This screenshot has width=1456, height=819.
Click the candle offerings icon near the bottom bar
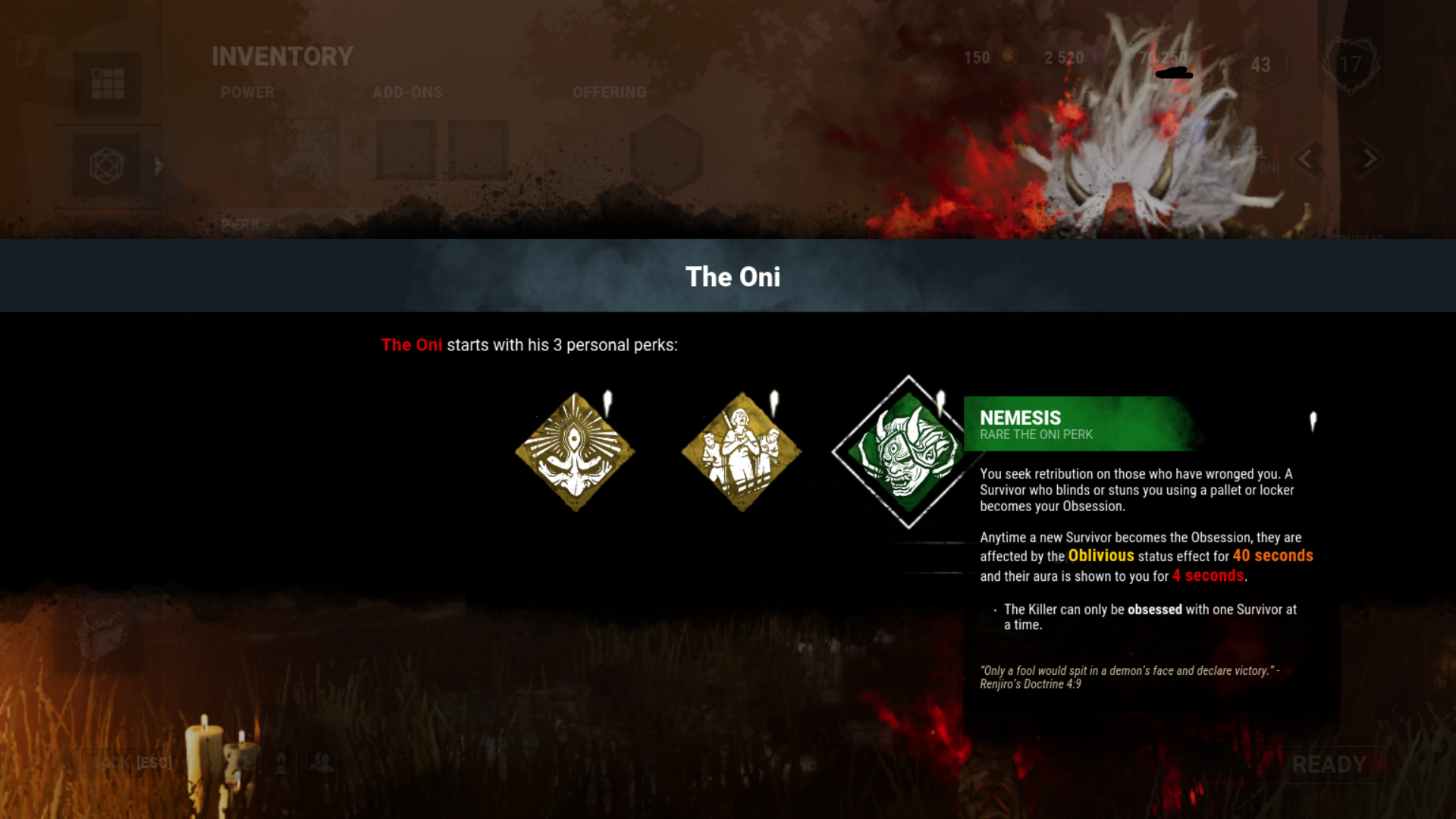tap(281, 762)
